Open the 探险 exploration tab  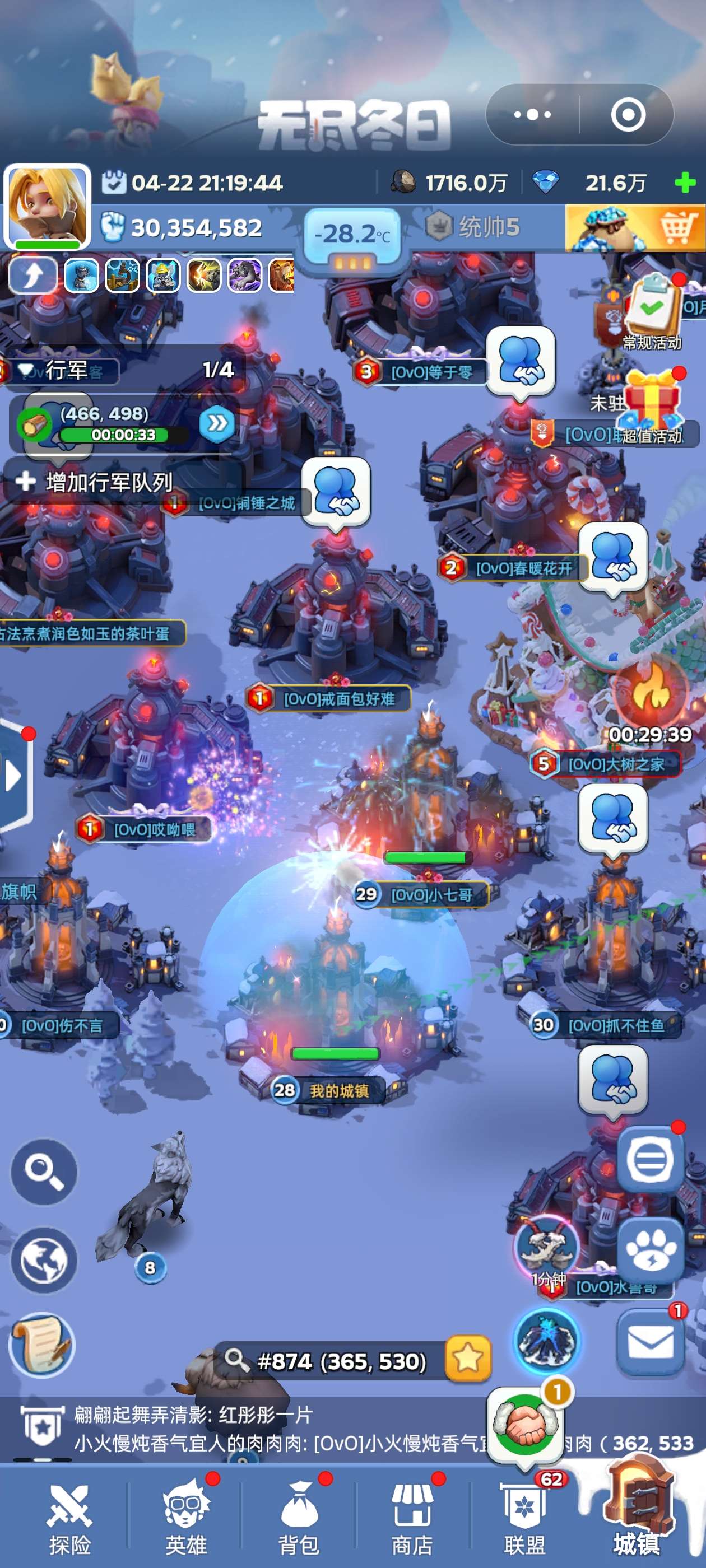pos(69,1520)
